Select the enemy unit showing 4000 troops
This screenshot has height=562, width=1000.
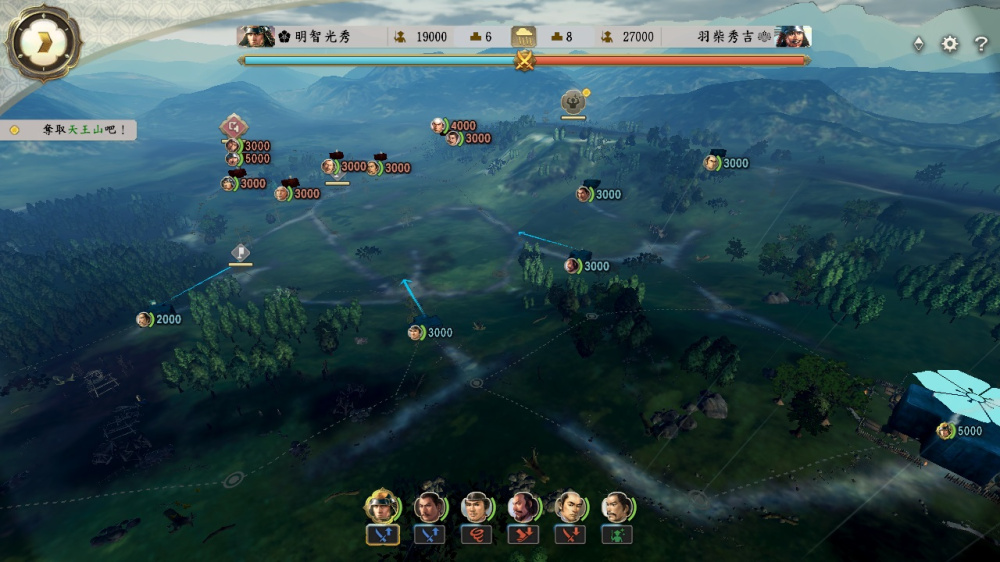tap(439, 126)
